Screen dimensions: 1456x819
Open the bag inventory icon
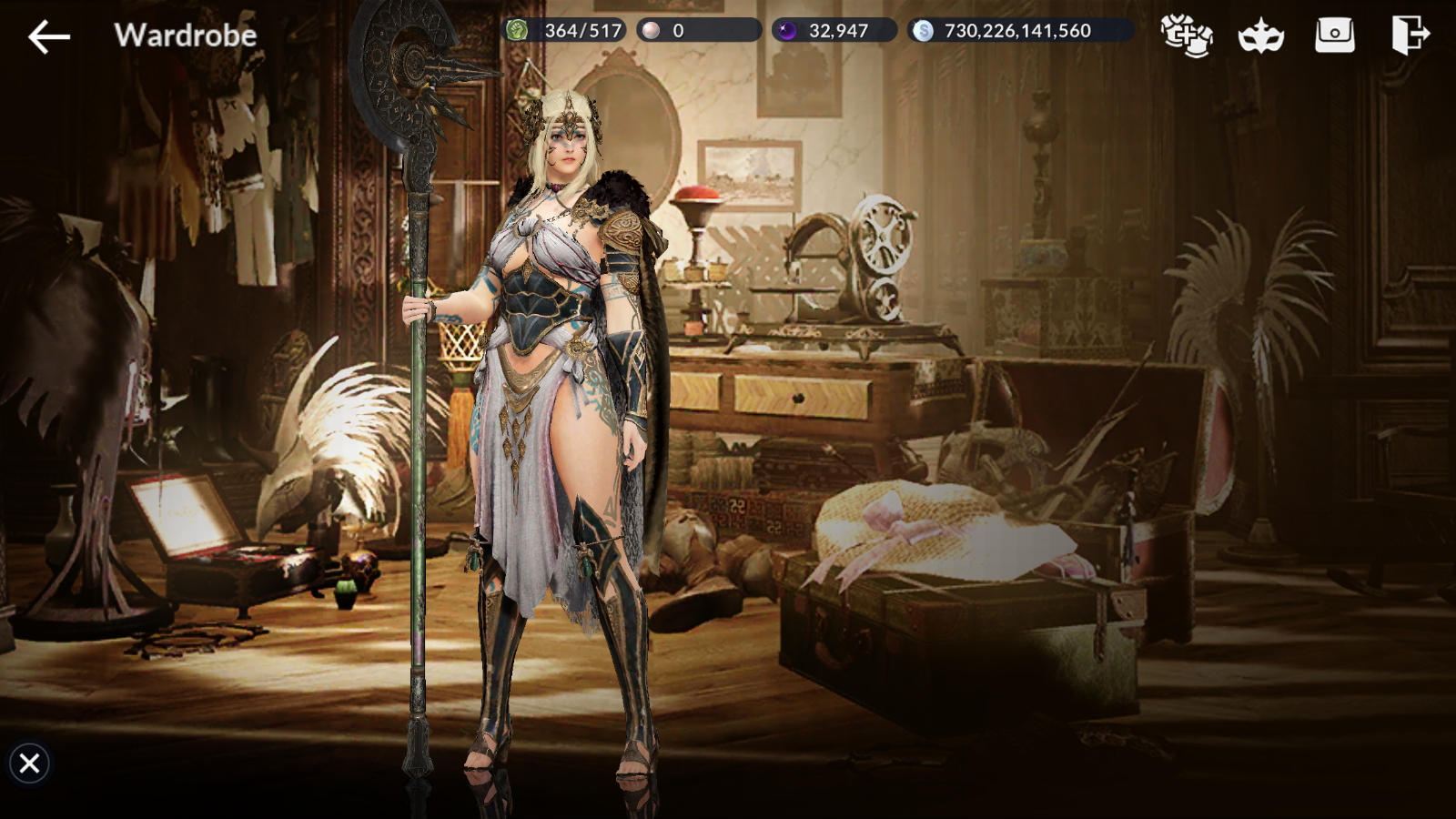pyautogui.click(x=1335, y=35)
